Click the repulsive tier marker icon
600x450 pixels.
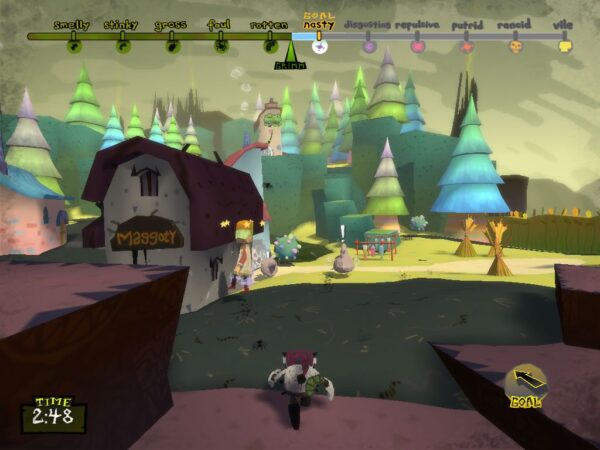coord(417,45)
